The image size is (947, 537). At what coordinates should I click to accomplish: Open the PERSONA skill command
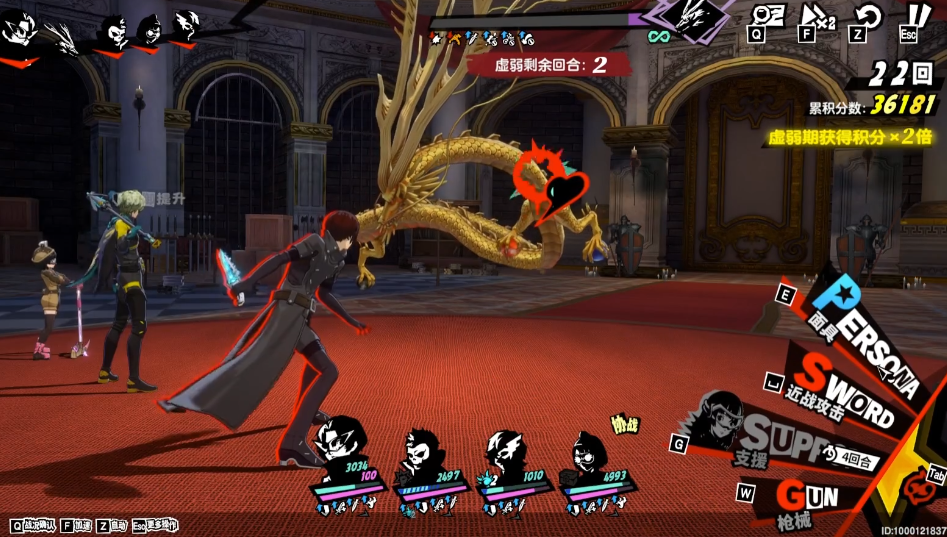point(860,318)
